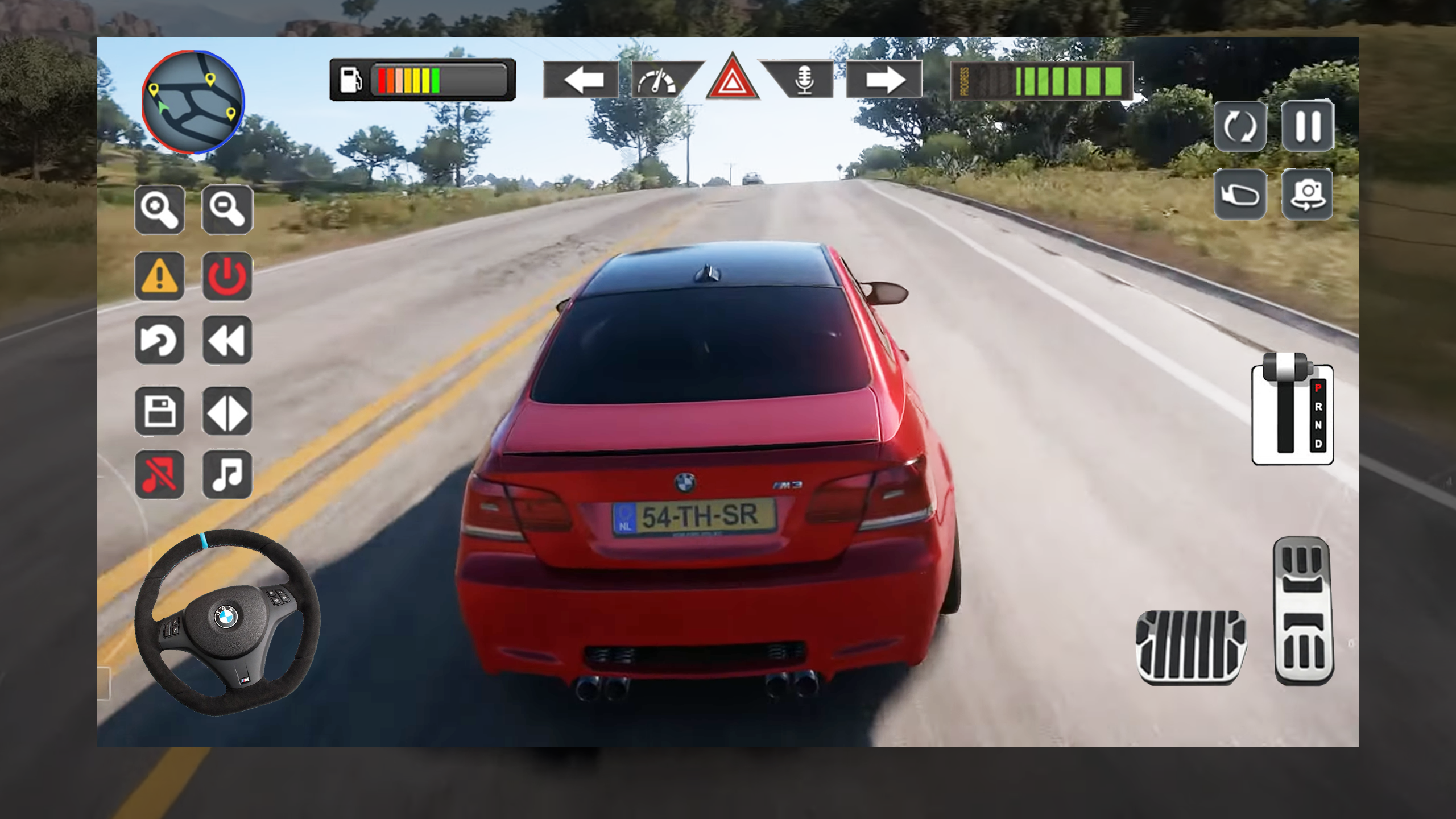The image size is (1456, 819).
Task: Tap the side mirror icon
Action: 1240,193
